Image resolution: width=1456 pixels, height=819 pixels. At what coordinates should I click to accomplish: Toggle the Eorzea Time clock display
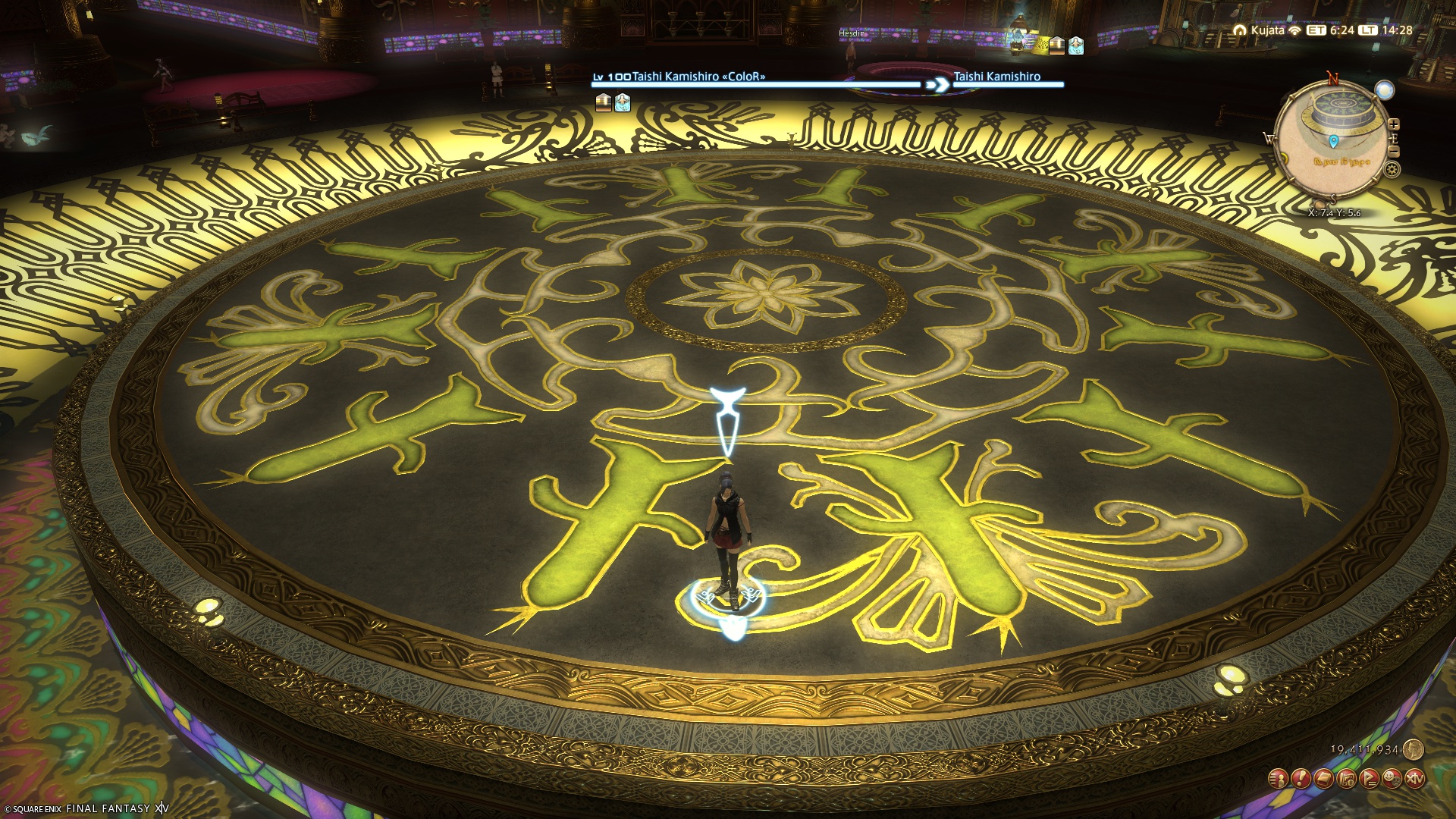[1332, 30]
